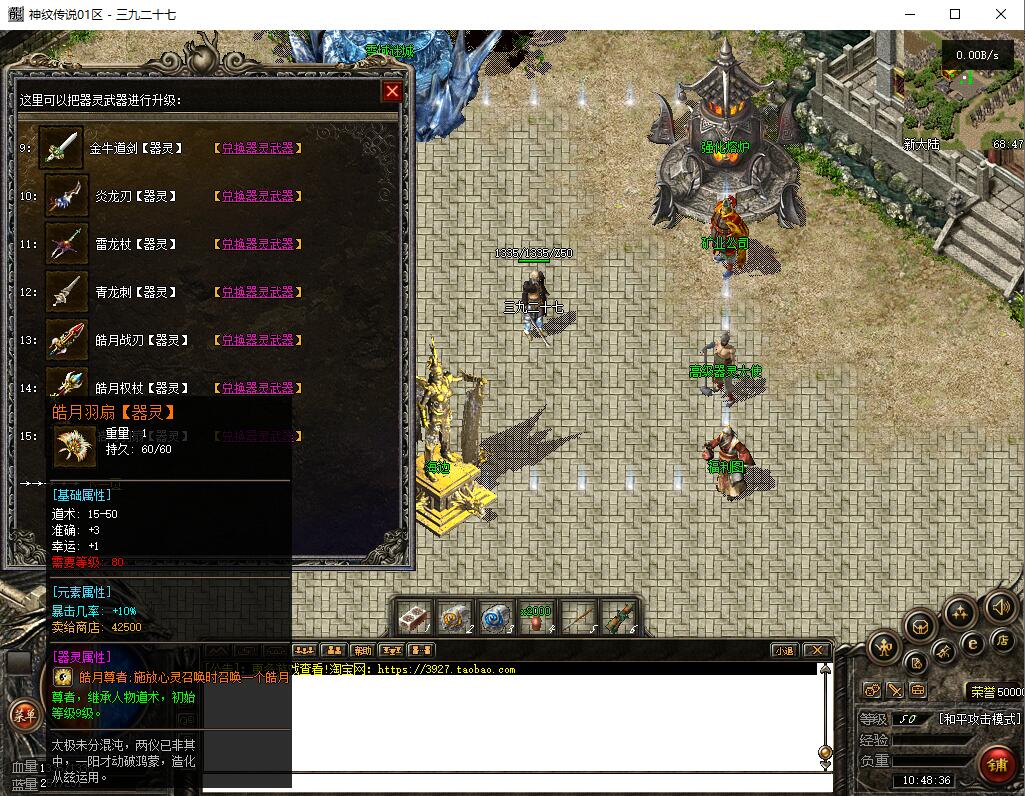Switch the 和平攻击模式 attack mode

pyautogui.click(x=979, y=719)
